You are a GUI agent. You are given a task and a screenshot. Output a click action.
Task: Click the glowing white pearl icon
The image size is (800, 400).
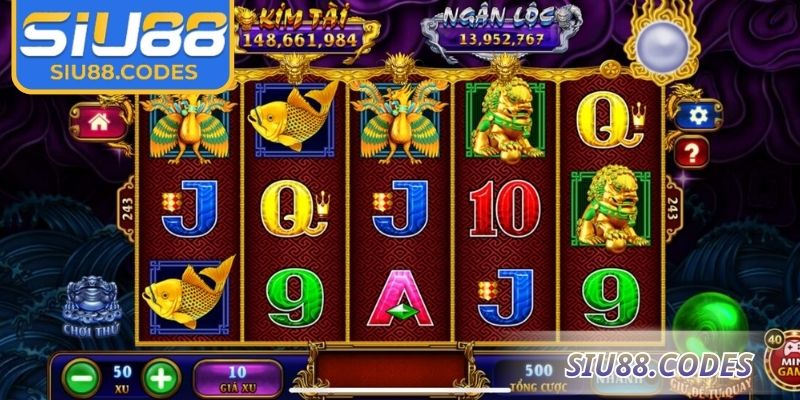pyautogui.click(x=662, y=43)
